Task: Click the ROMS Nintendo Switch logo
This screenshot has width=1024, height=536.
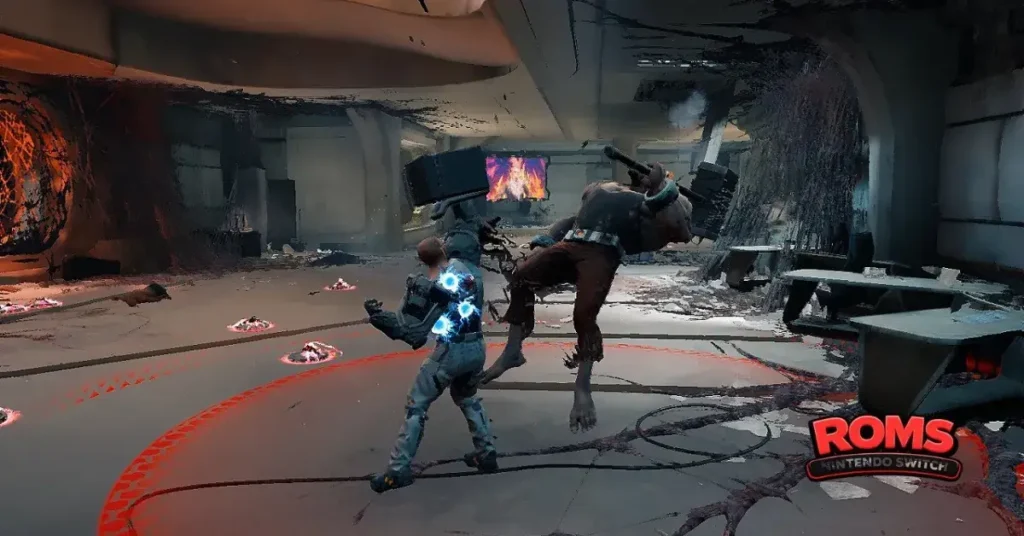Action: [x=884, y=447]
